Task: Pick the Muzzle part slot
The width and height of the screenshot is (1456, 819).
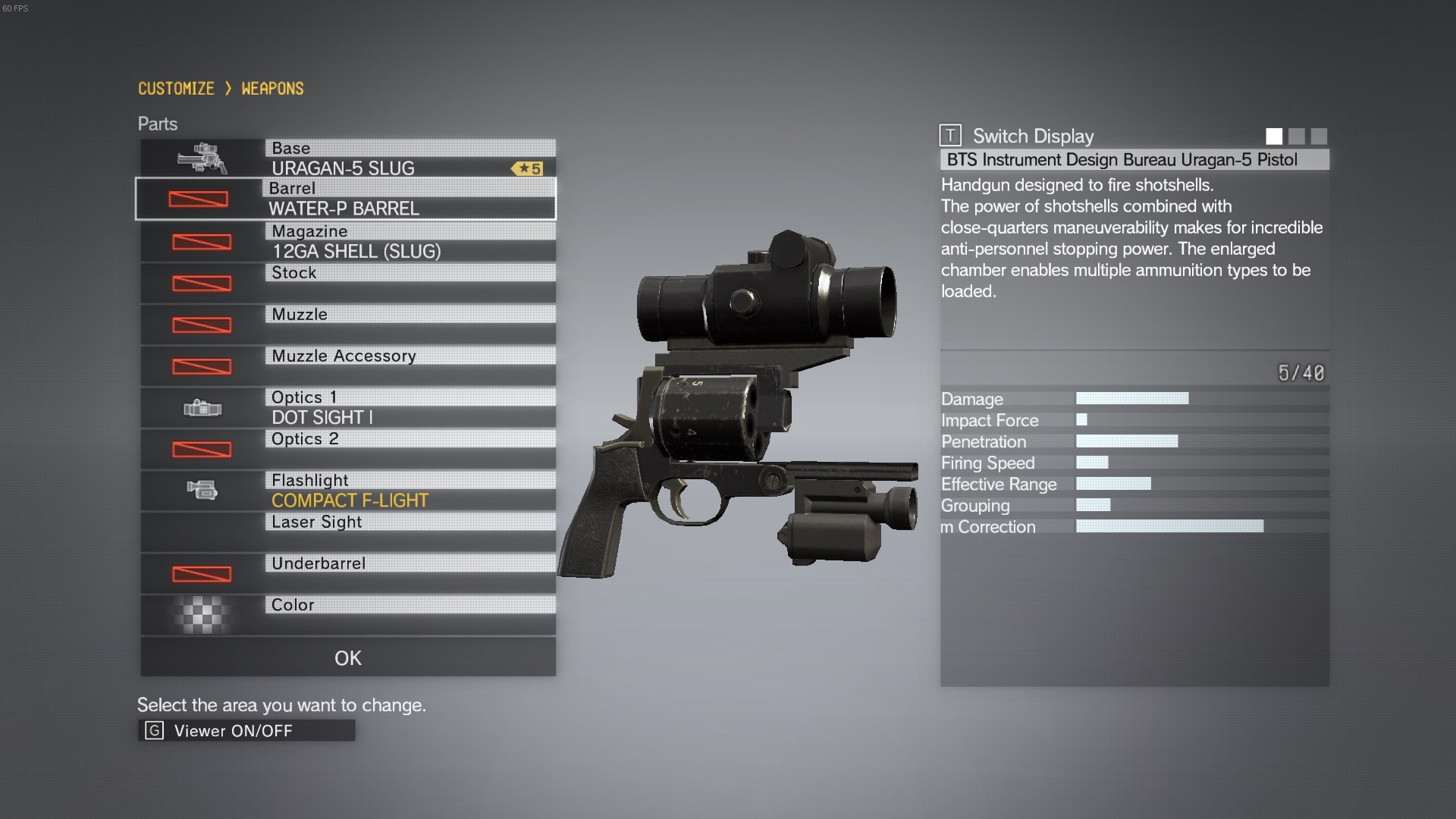Action: pyautogui.click(x=347, y=325)
